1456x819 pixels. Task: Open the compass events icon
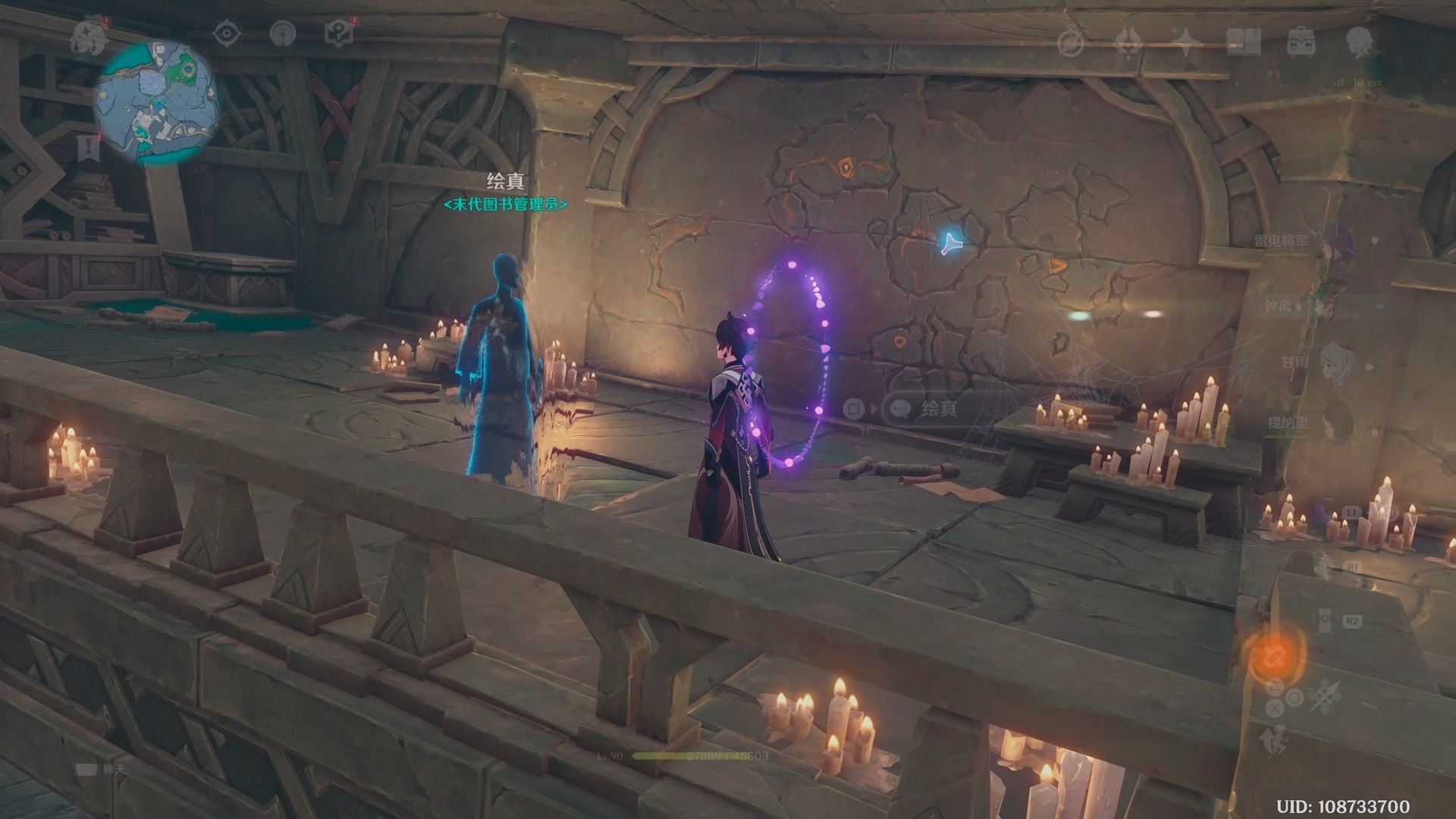[1071, 42]
